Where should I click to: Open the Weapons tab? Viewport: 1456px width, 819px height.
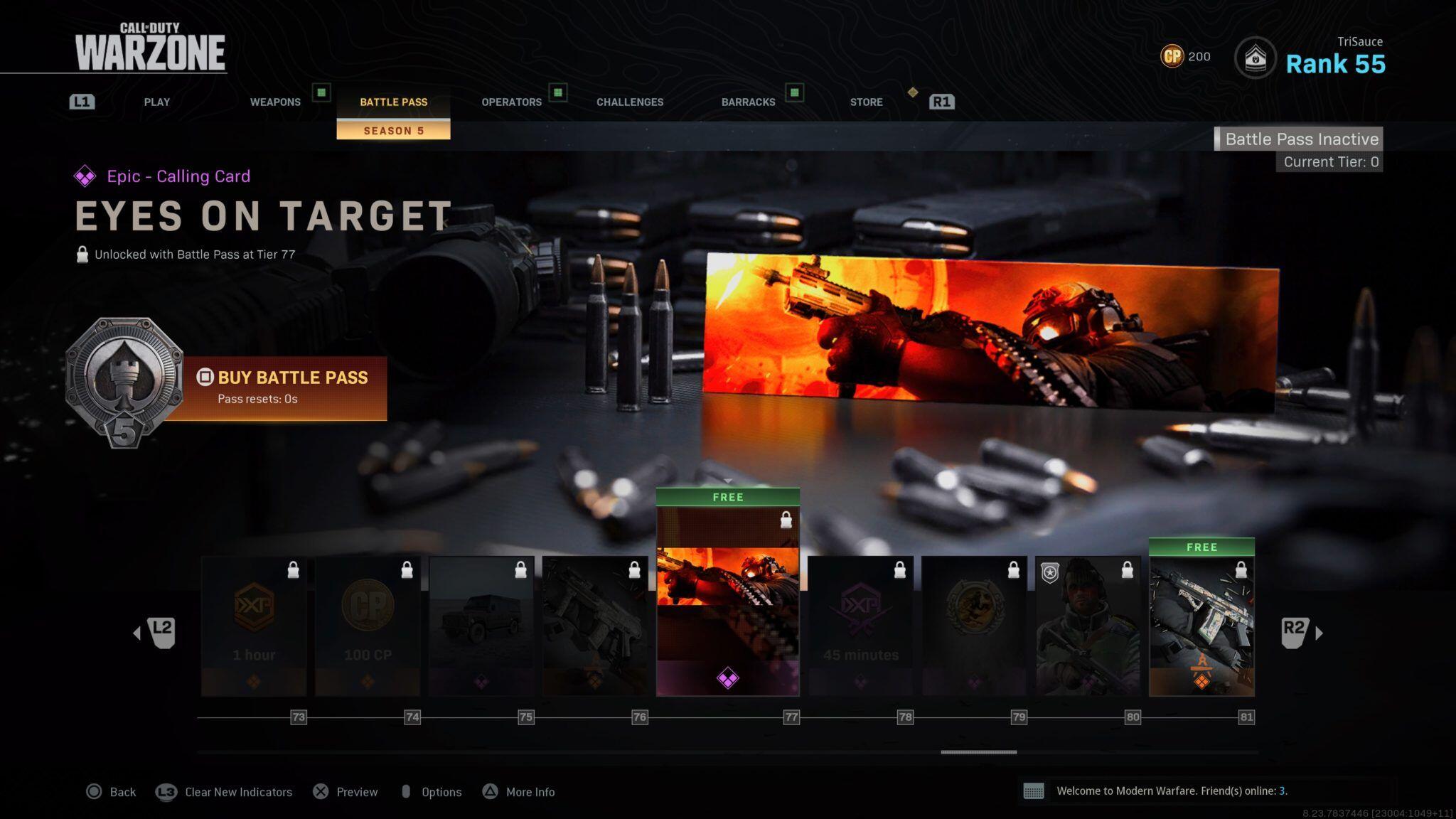click(x=275, y=102)
